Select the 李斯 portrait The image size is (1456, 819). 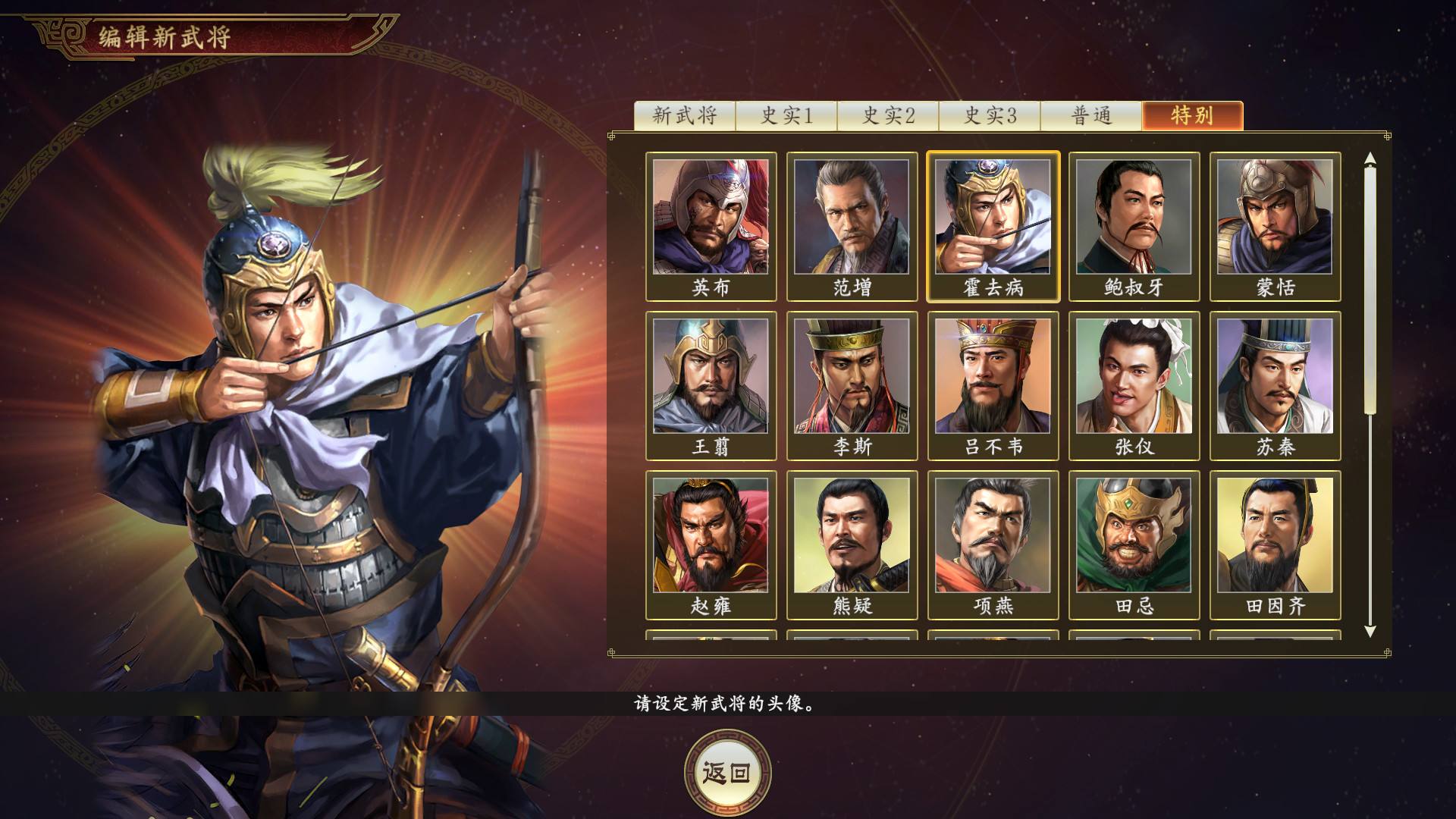point(852,387)
